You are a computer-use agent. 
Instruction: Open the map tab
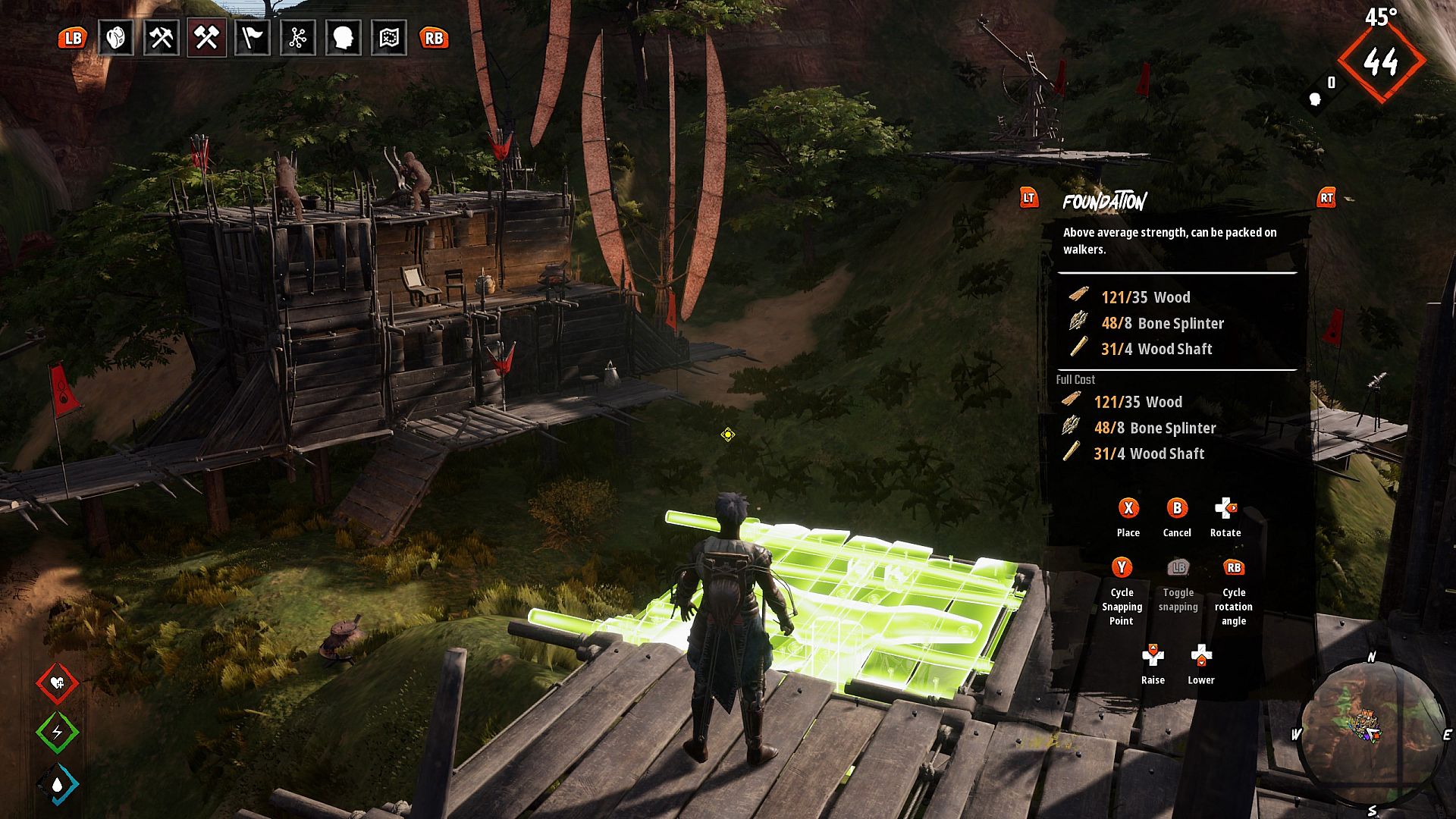[388, 38]
